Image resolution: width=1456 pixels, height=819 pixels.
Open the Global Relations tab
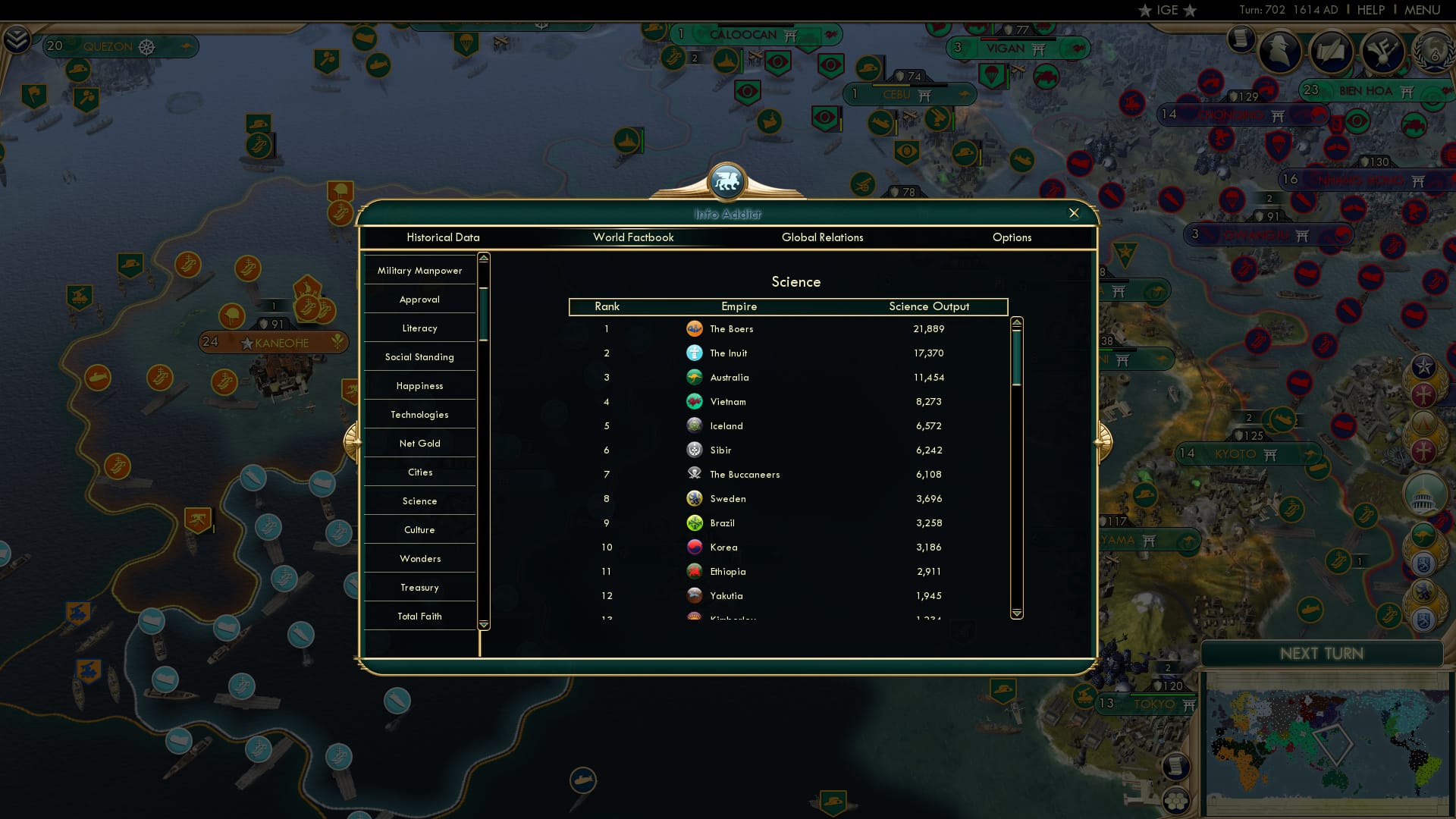(x=824, y=237)
